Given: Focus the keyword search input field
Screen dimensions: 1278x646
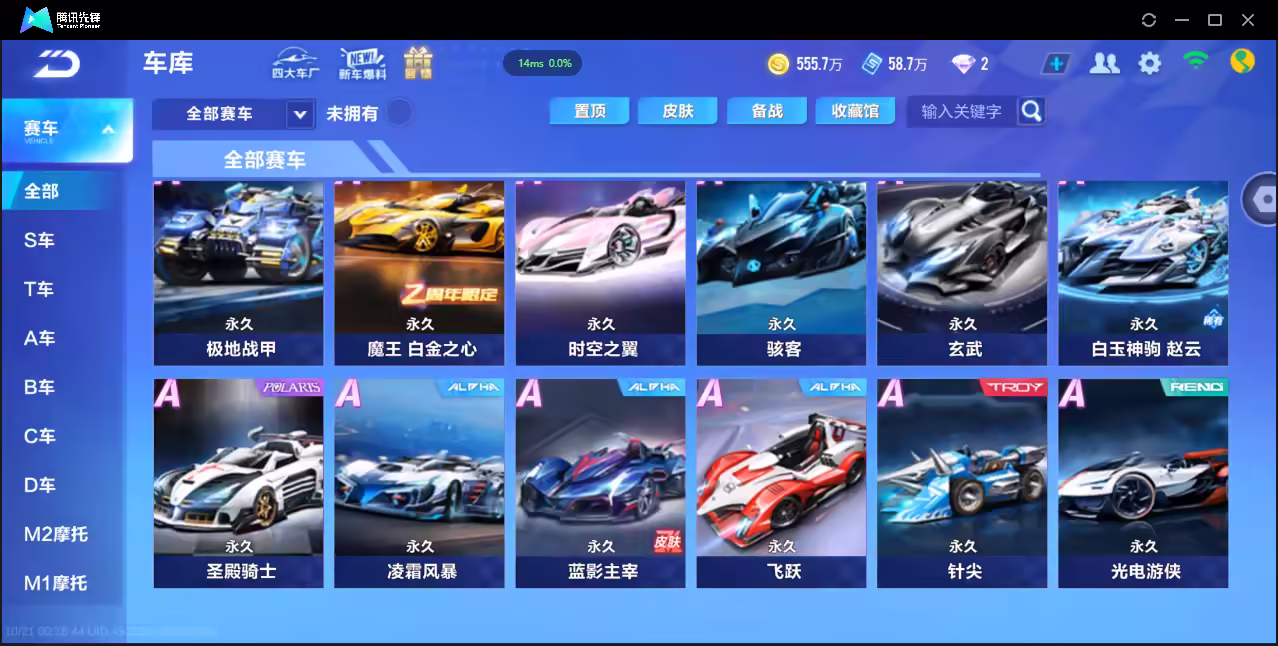Looking at the screenshot, I should 961,111.
